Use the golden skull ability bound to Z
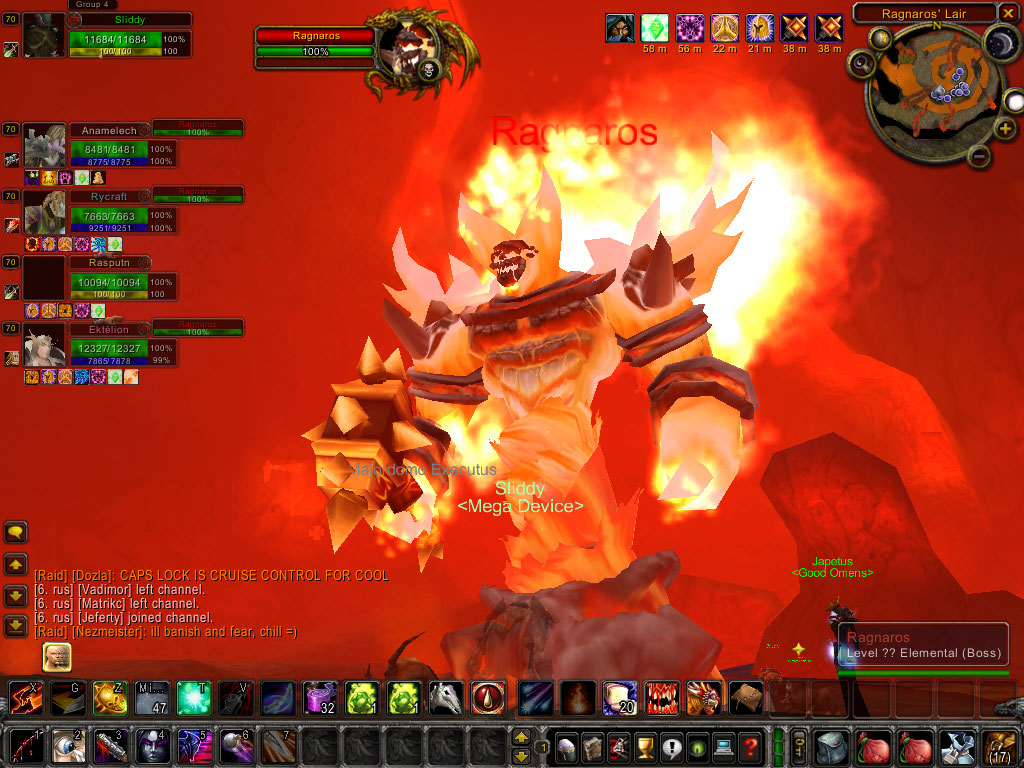 pyautogui.click(x=110, y=698)
